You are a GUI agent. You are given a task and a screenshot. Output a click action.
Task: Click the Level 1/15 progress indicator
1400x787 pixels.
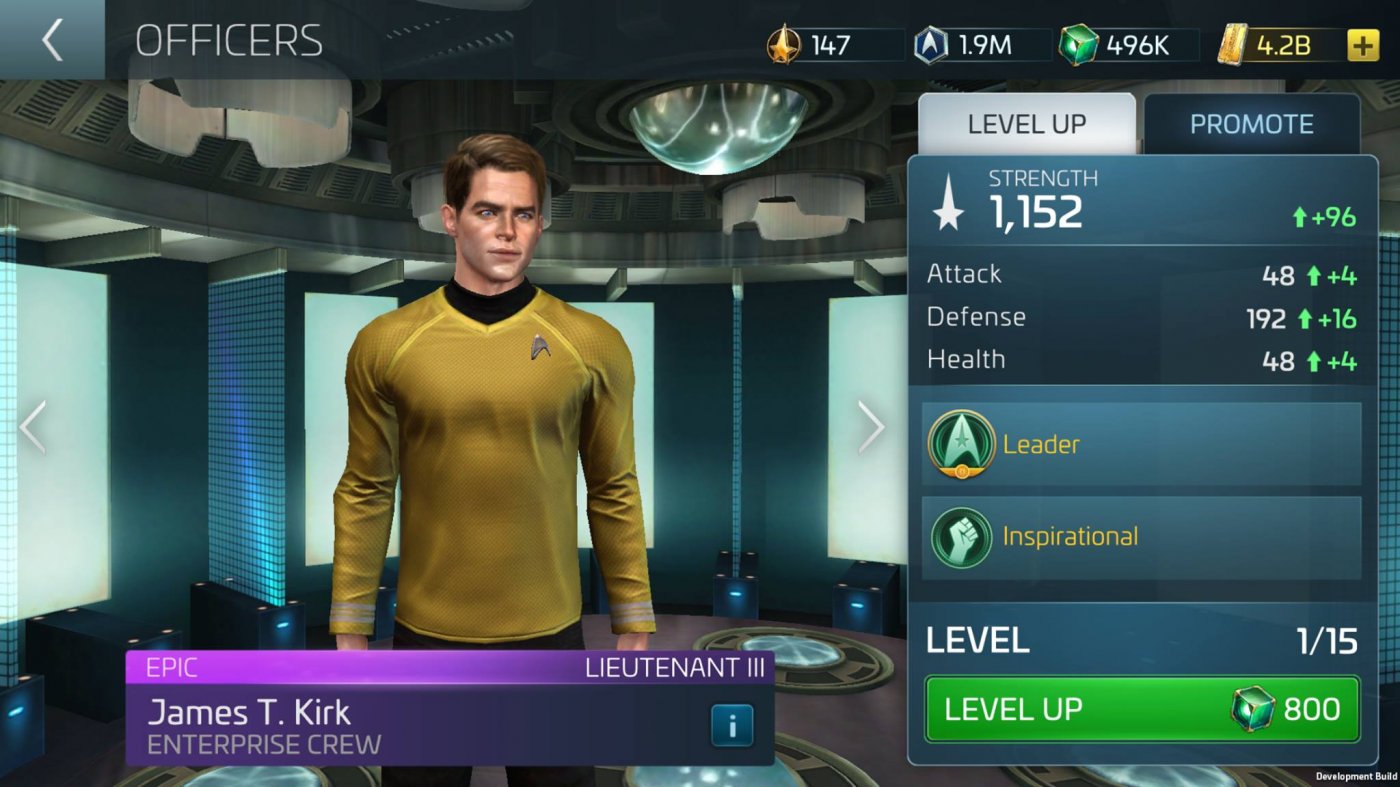click(x=1140, y=640)
